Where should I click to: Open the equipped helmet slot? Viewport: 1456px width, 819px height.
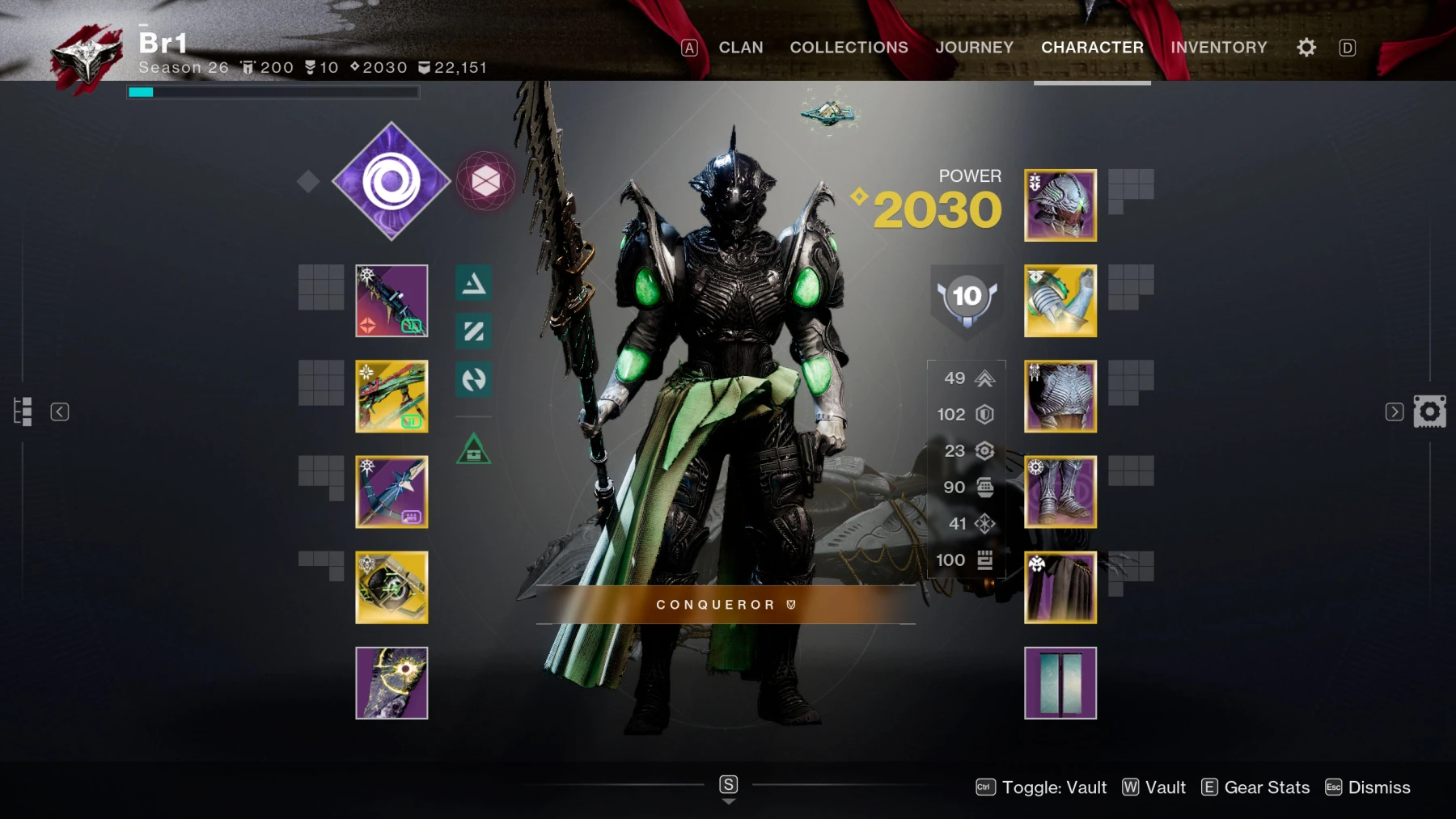[x=1060, y=205]
